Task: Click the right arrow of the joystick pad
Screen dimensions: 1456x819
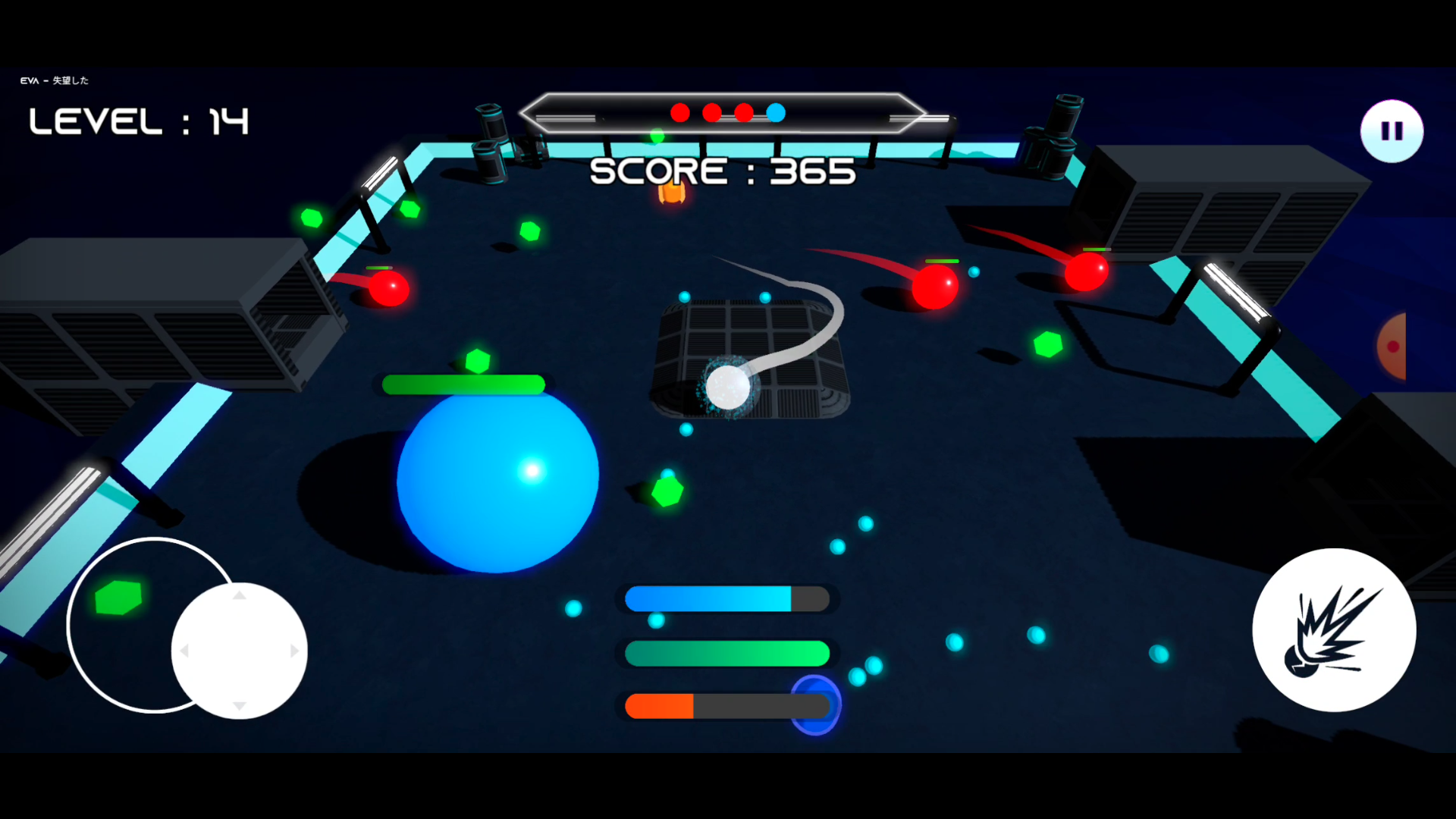Action: tap(296, 649)
